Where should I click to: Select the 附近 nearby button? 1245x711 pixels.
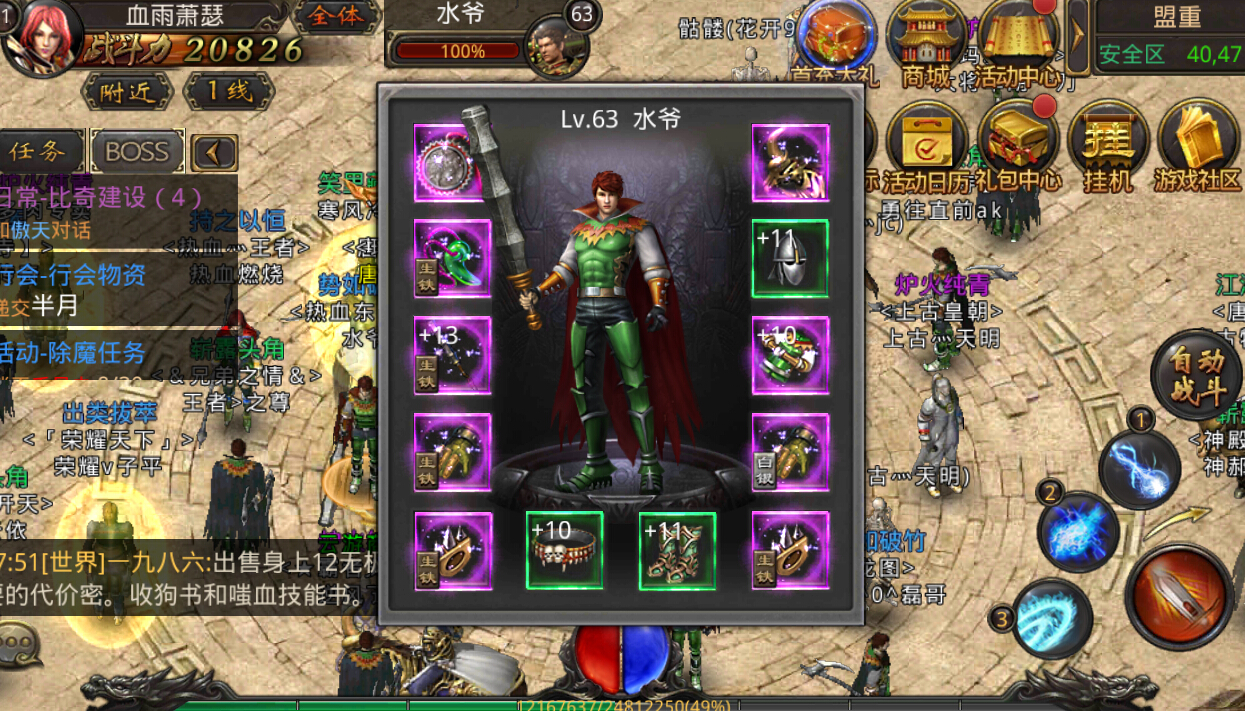click(126, 92)
